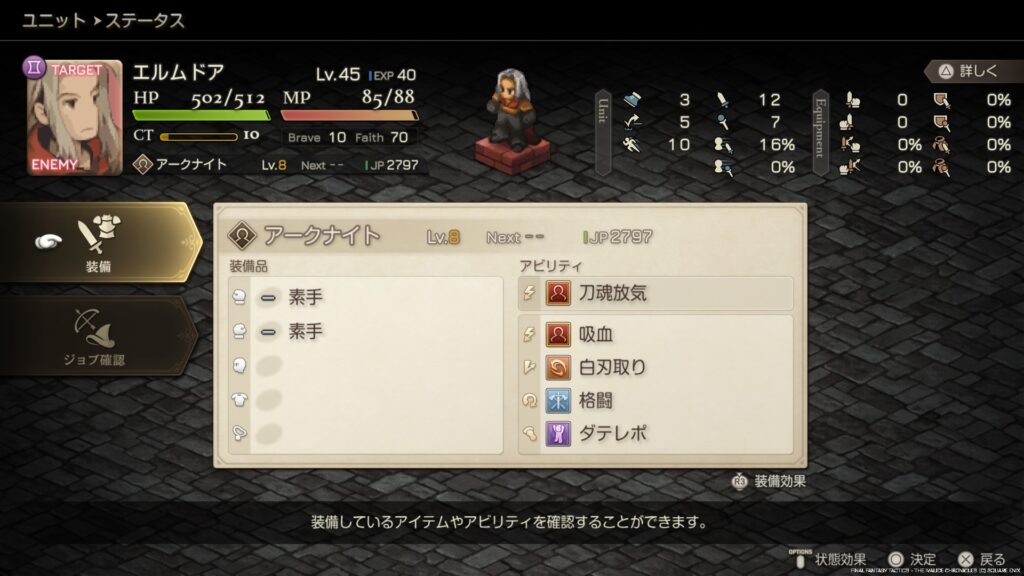Screen dimensions: 1024x576
Task: Choose the ダテレポ movement ability
Action: coord(655,434)
